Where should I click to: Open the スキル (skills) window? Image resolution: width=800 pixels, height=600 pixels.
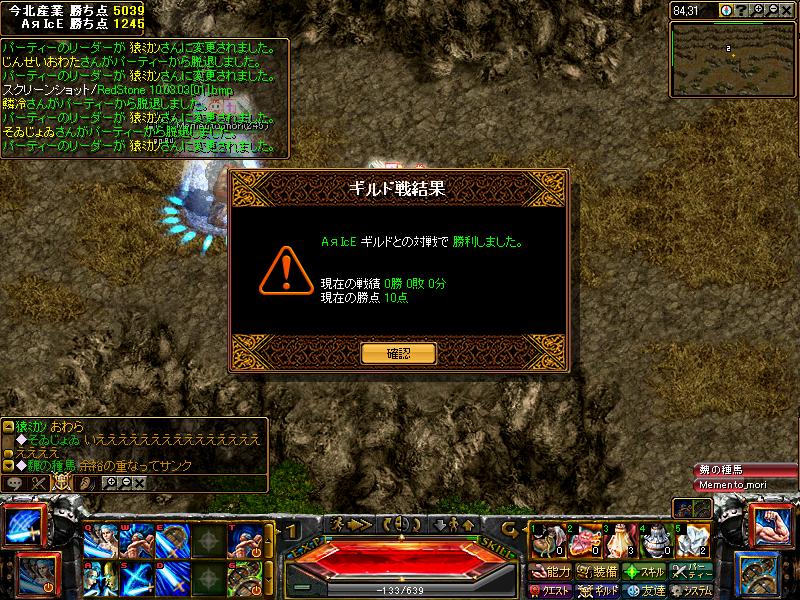[x=644, y=572]
